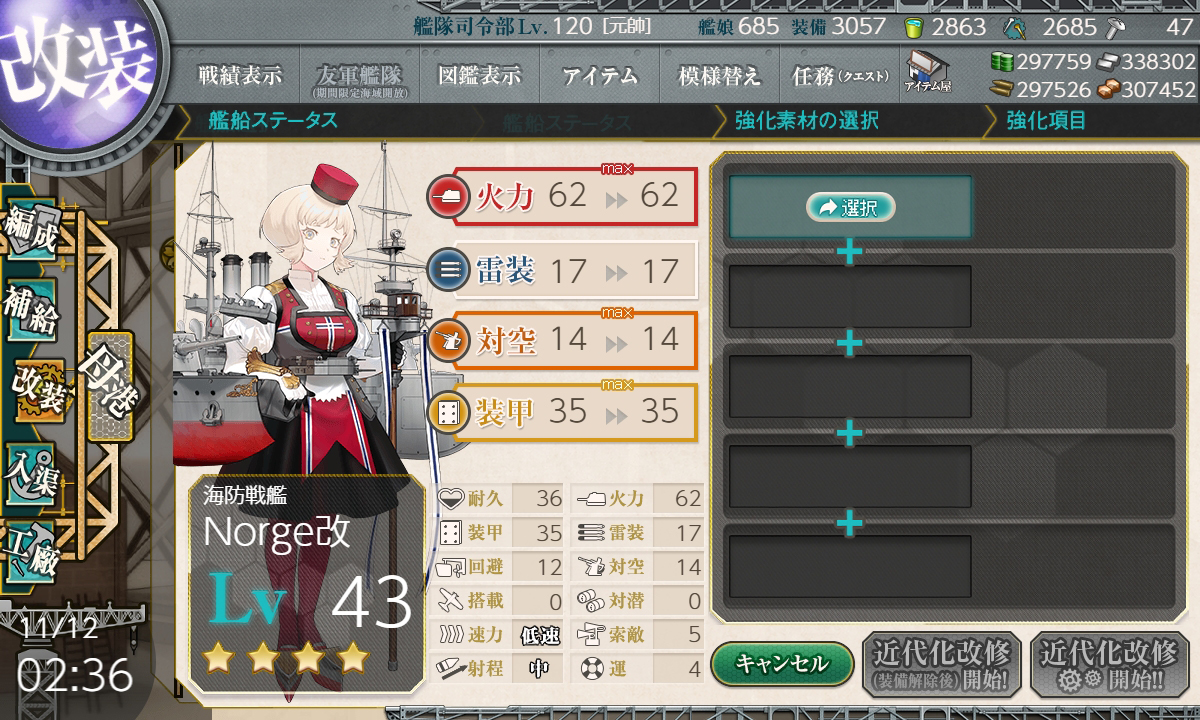Visit the アイテム屋 item shop
1200x720 pixels.
coord(928,72)
